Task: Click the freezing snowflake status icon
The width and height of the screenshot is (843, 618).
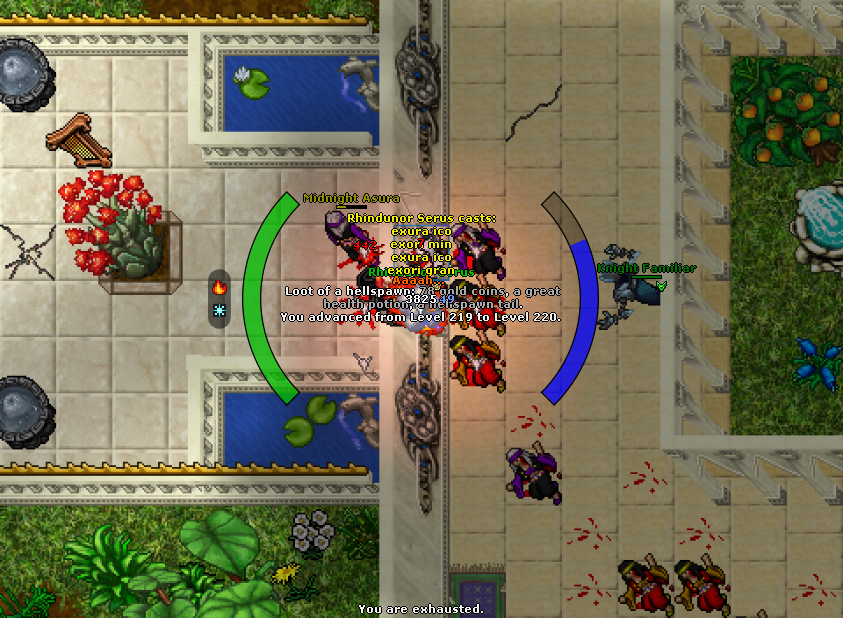Action: coord(219,311)
